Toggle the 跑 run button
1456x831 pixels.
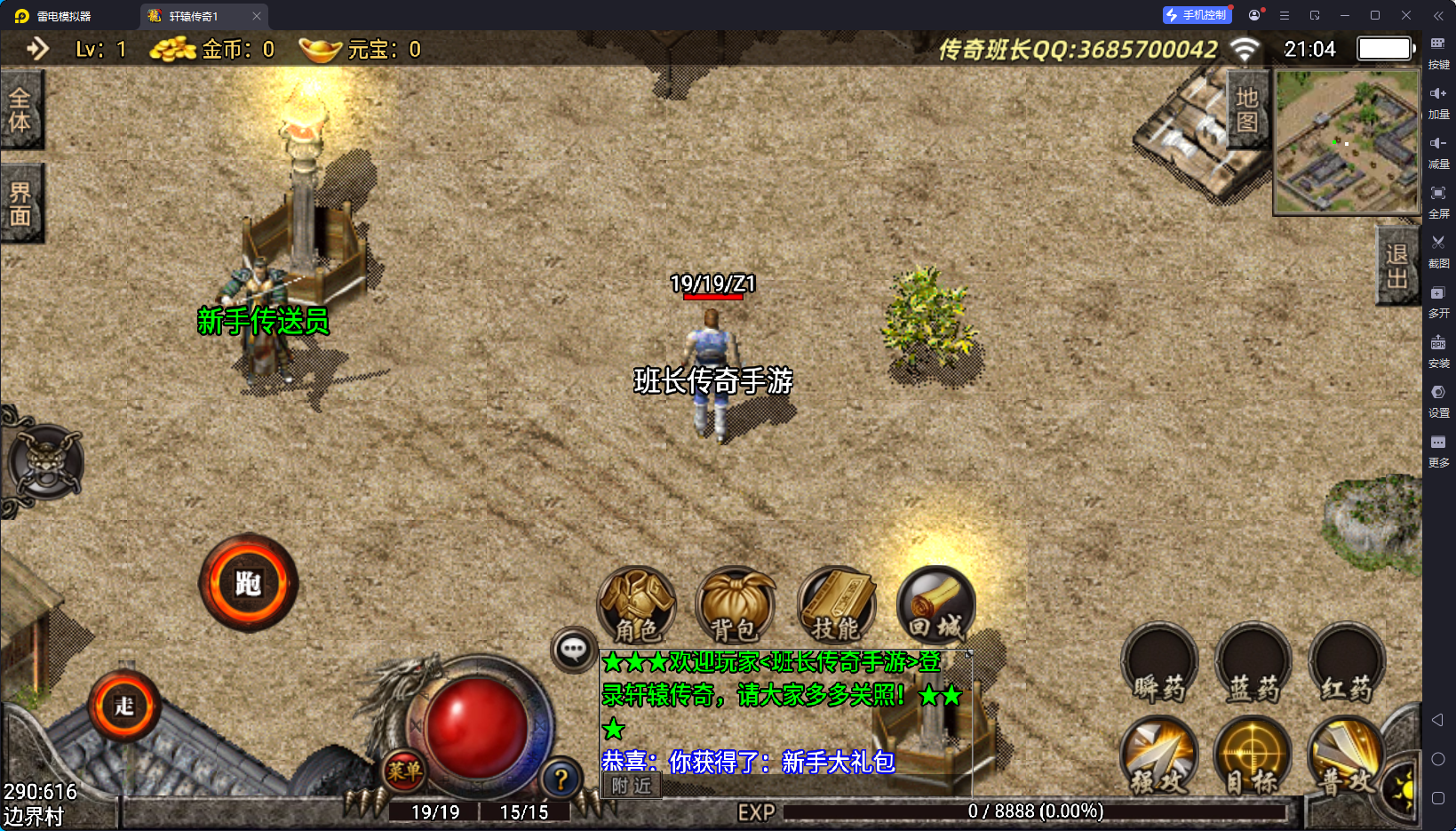pos(248,583)
